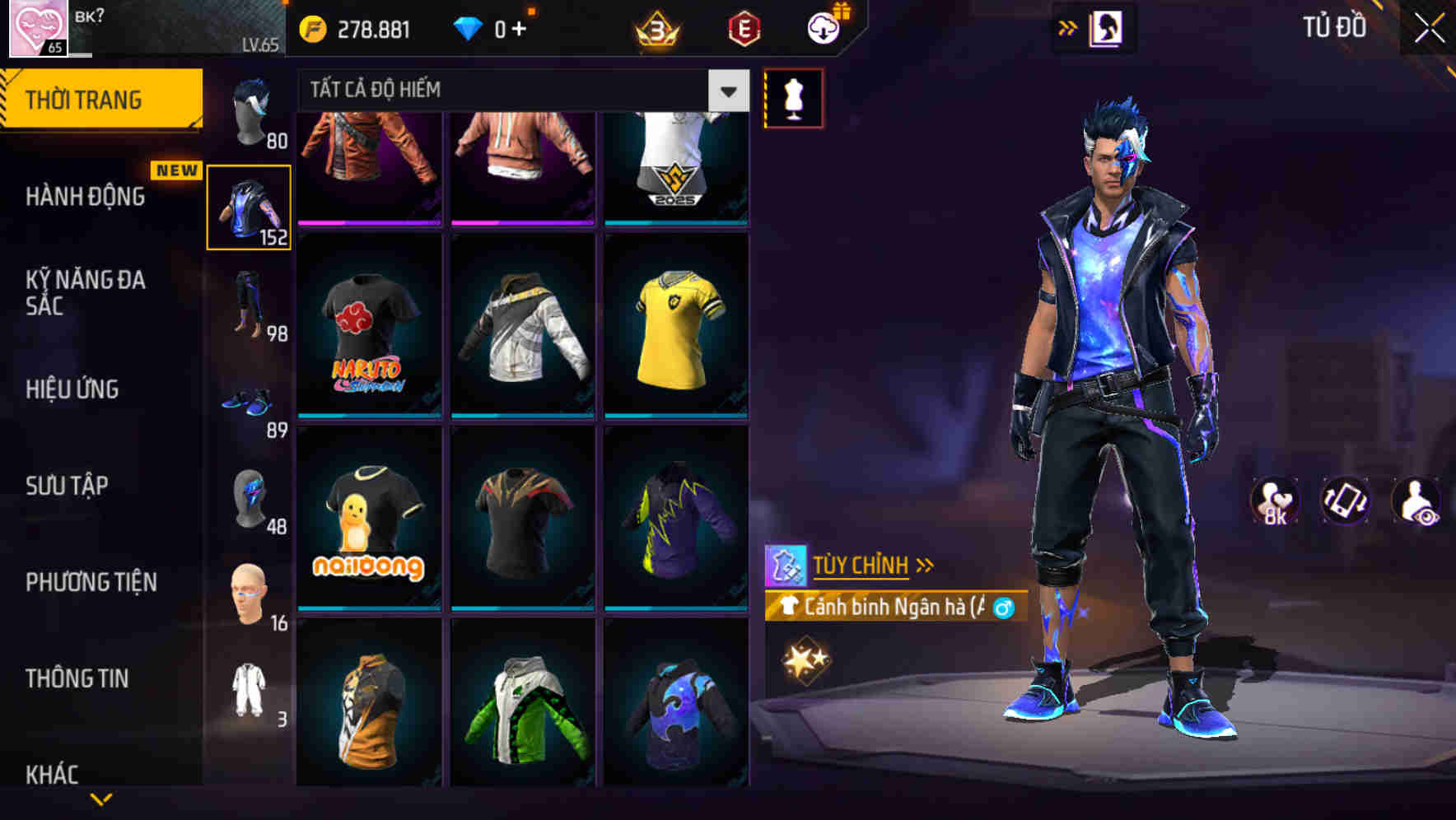Open the rank badge level 3 icon
Image resolution: width=1456 pixels, height=820 pixels.
tap(655, 27)
